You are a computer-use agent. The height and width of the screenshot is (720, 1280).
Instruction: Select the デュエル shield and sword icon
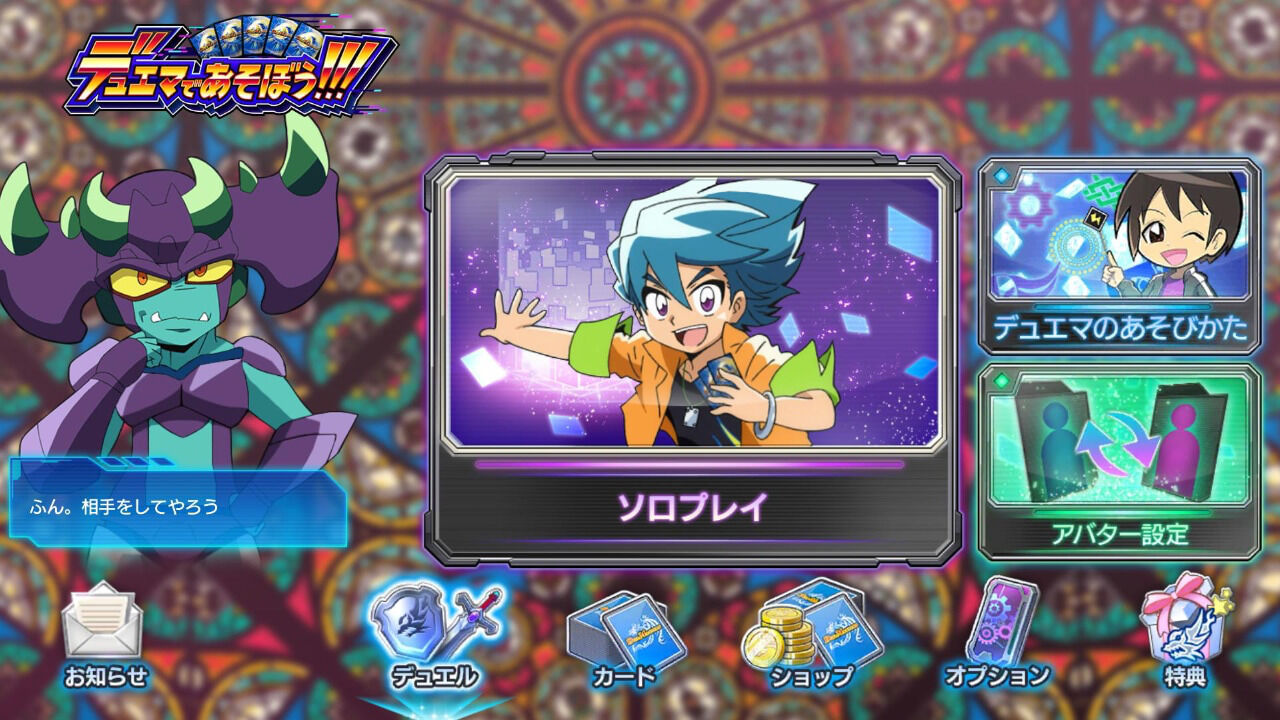pyautogui.click(x=432, y=623)
